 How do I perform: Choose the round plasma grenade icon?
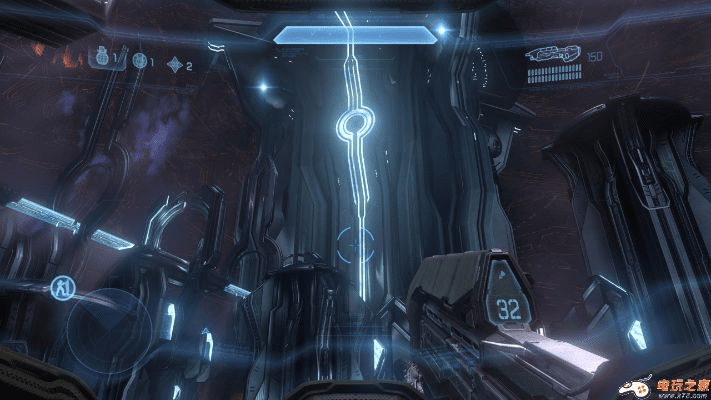139,64
